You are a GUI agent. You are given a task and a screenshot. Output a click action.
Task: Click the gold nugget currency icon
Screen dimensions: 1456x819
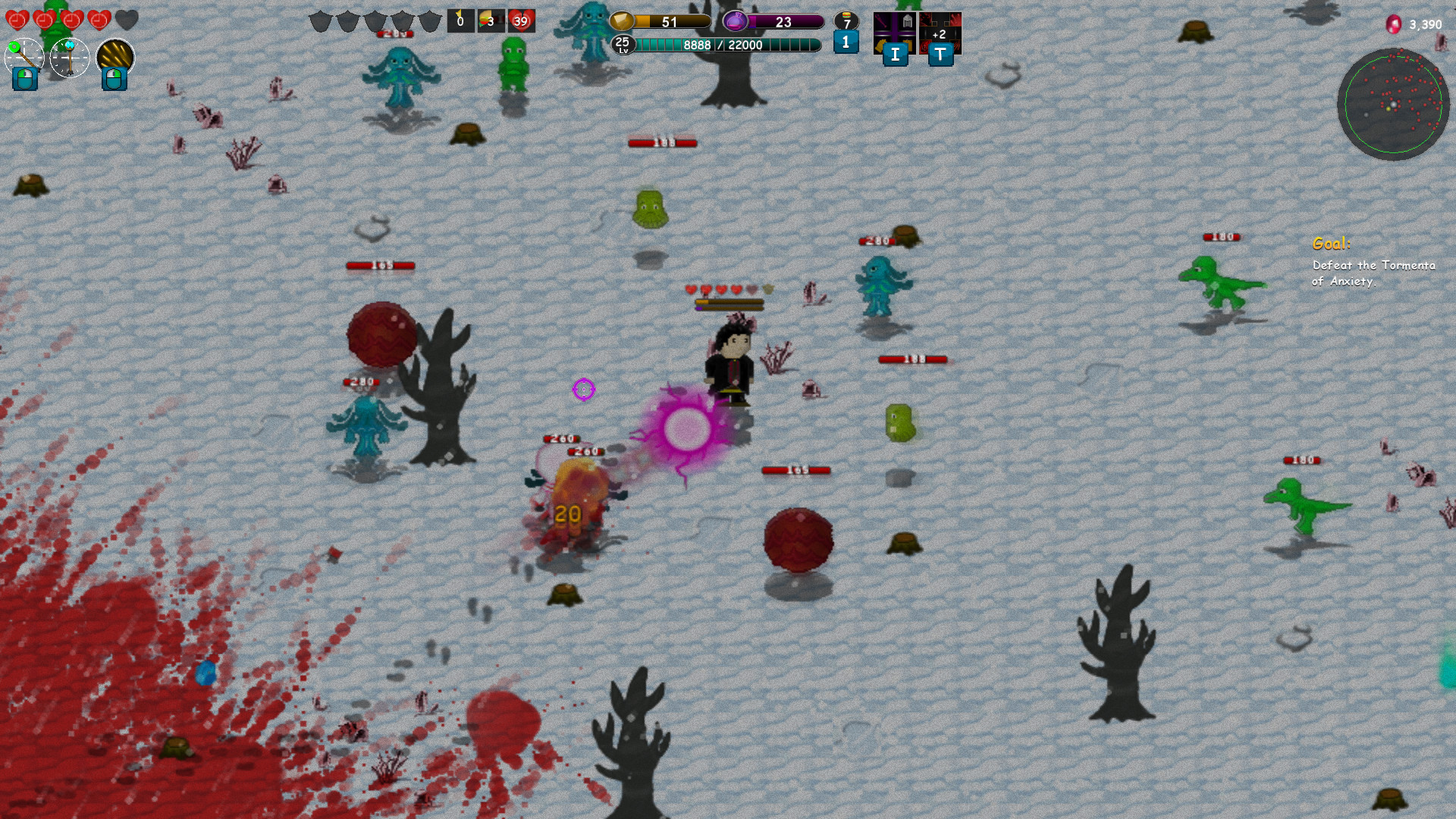(623, 20)
